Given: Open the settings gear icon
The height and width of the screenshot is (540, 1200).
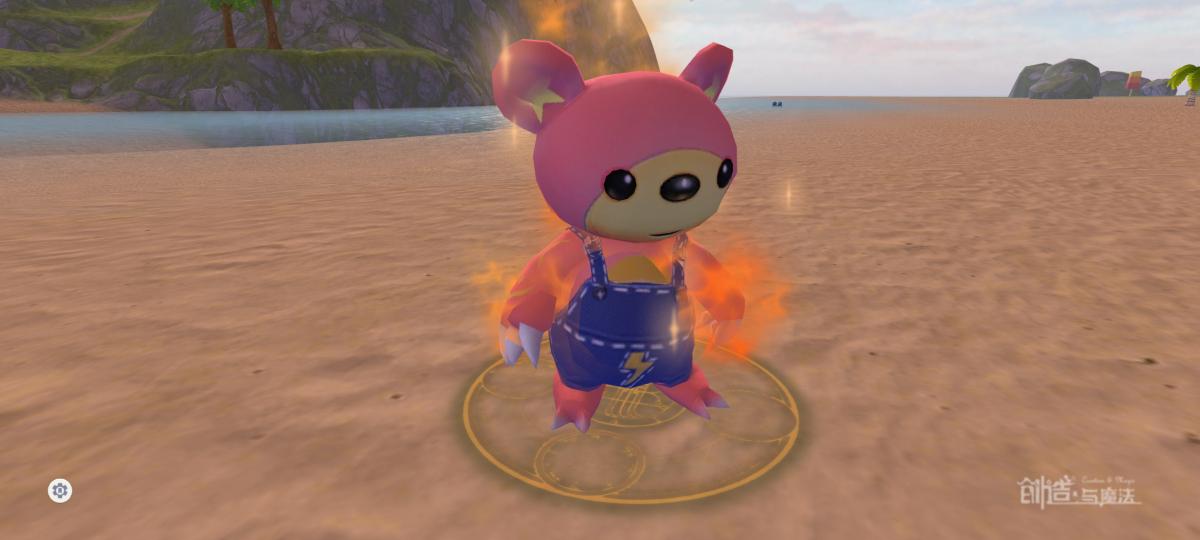Looking at the screenshot, I should coord(60,490).
